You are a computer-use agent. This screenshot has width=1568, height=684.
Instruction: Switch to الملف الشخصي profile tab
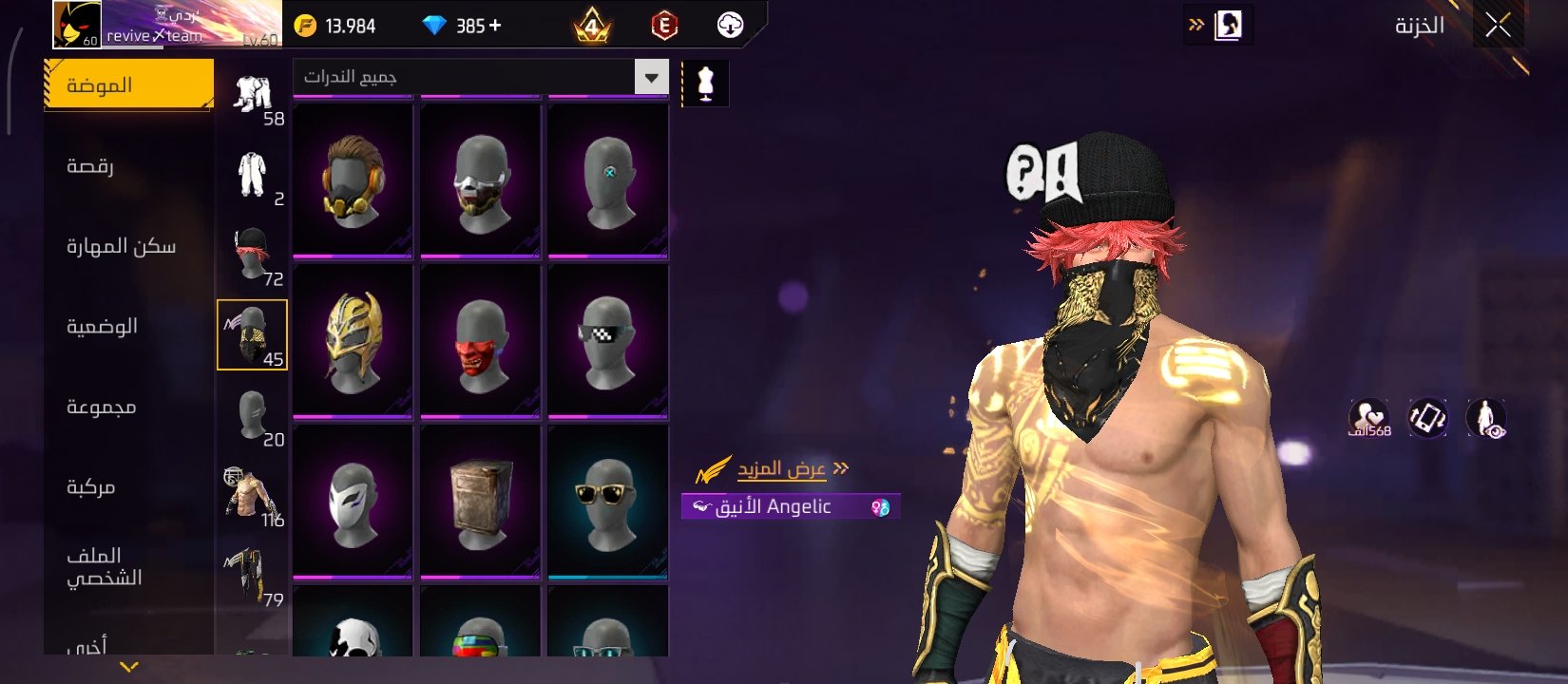pyautogui.click(x=104, y=567)
